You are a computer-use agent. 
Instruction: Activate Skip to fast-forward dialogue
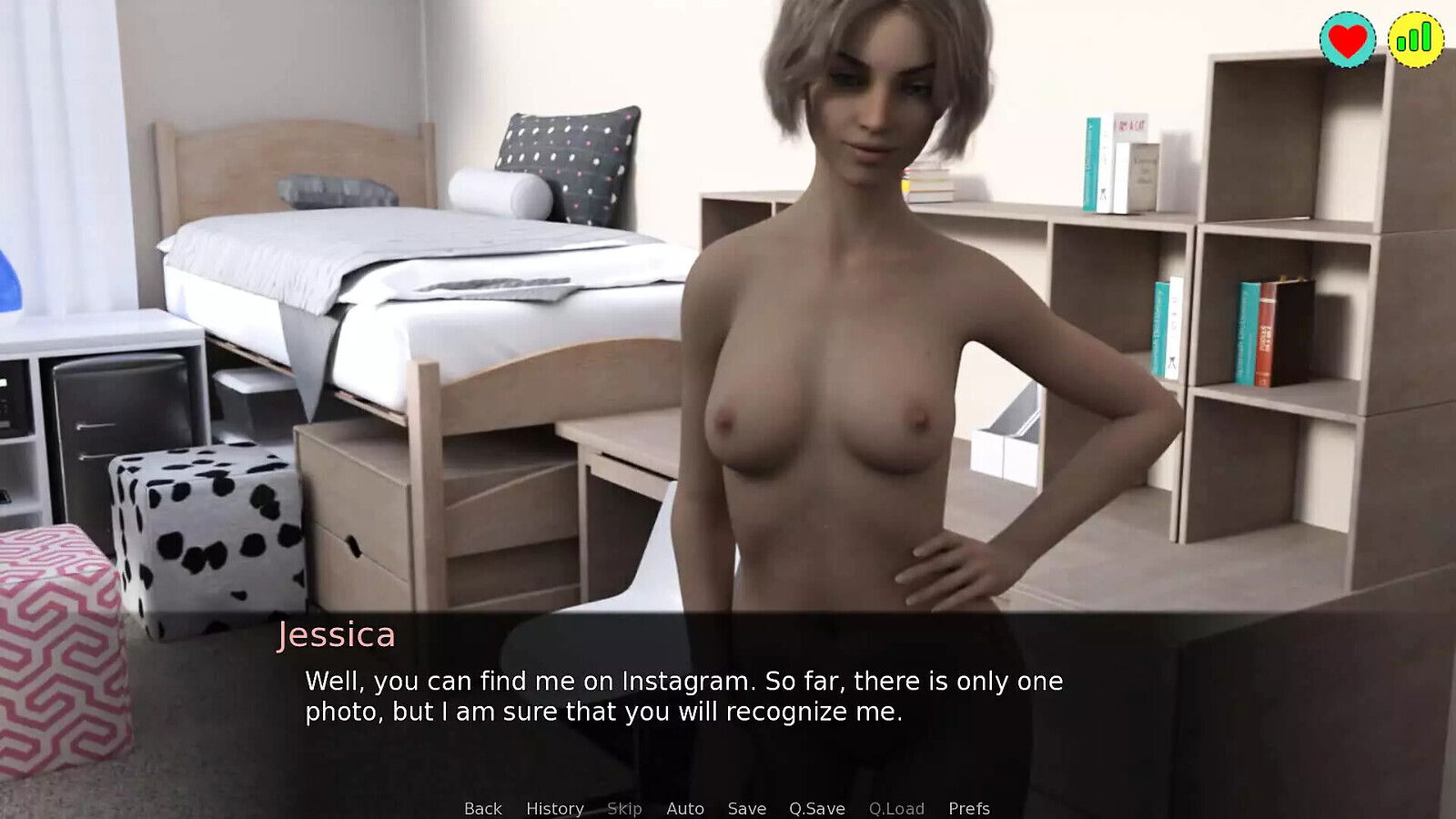pyautogui.click(x=624, y=808)
